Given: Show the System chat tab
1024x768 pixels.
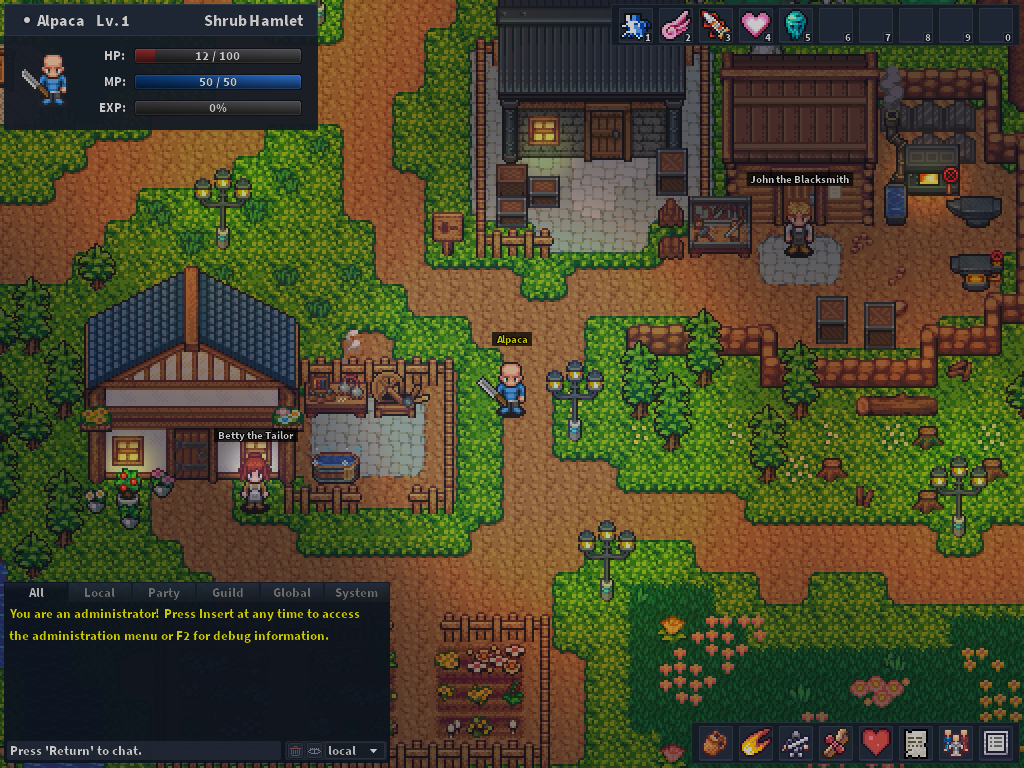Looking at the screenshot, I should [356, 593].
